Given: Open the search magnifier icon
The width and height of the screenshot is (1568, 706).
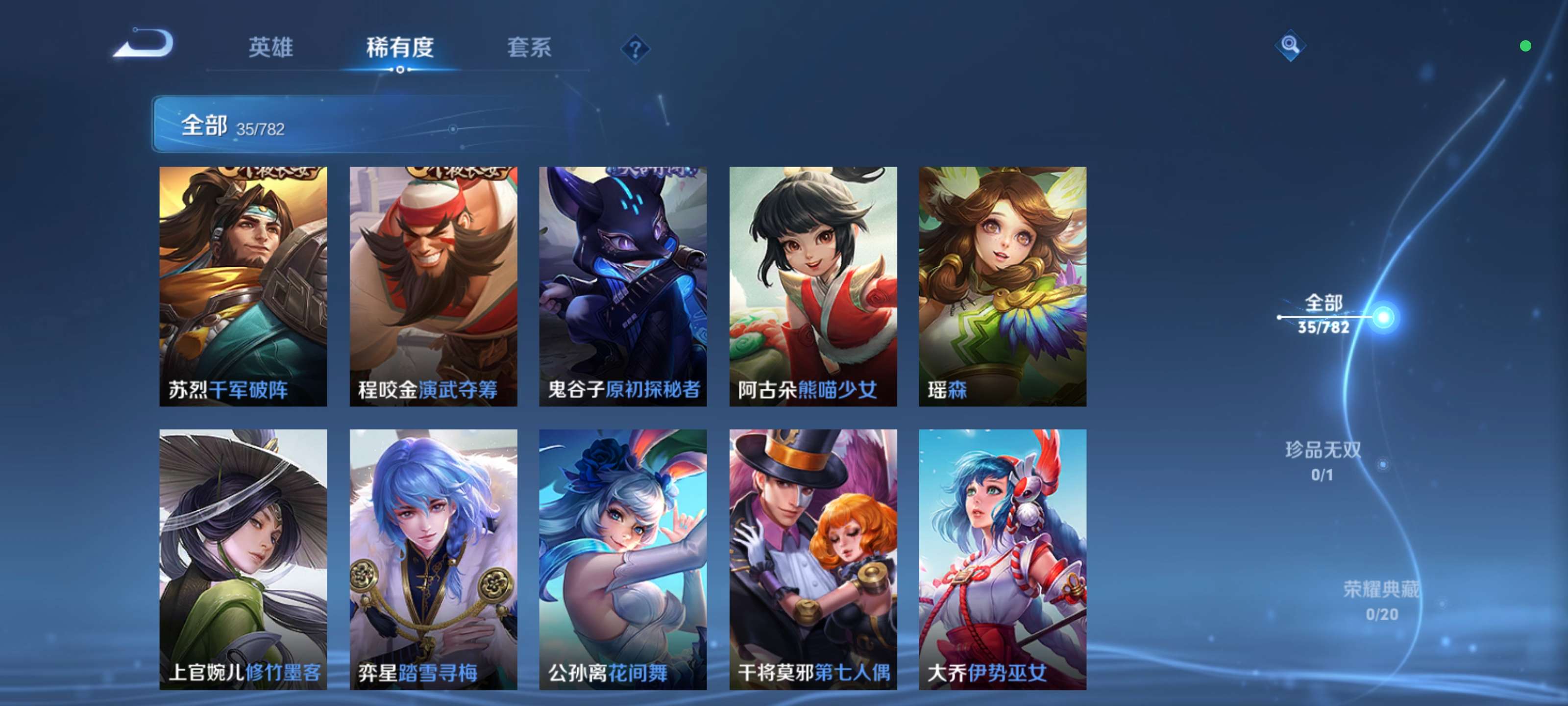Looking at the screenshot, I should 1291,46.
